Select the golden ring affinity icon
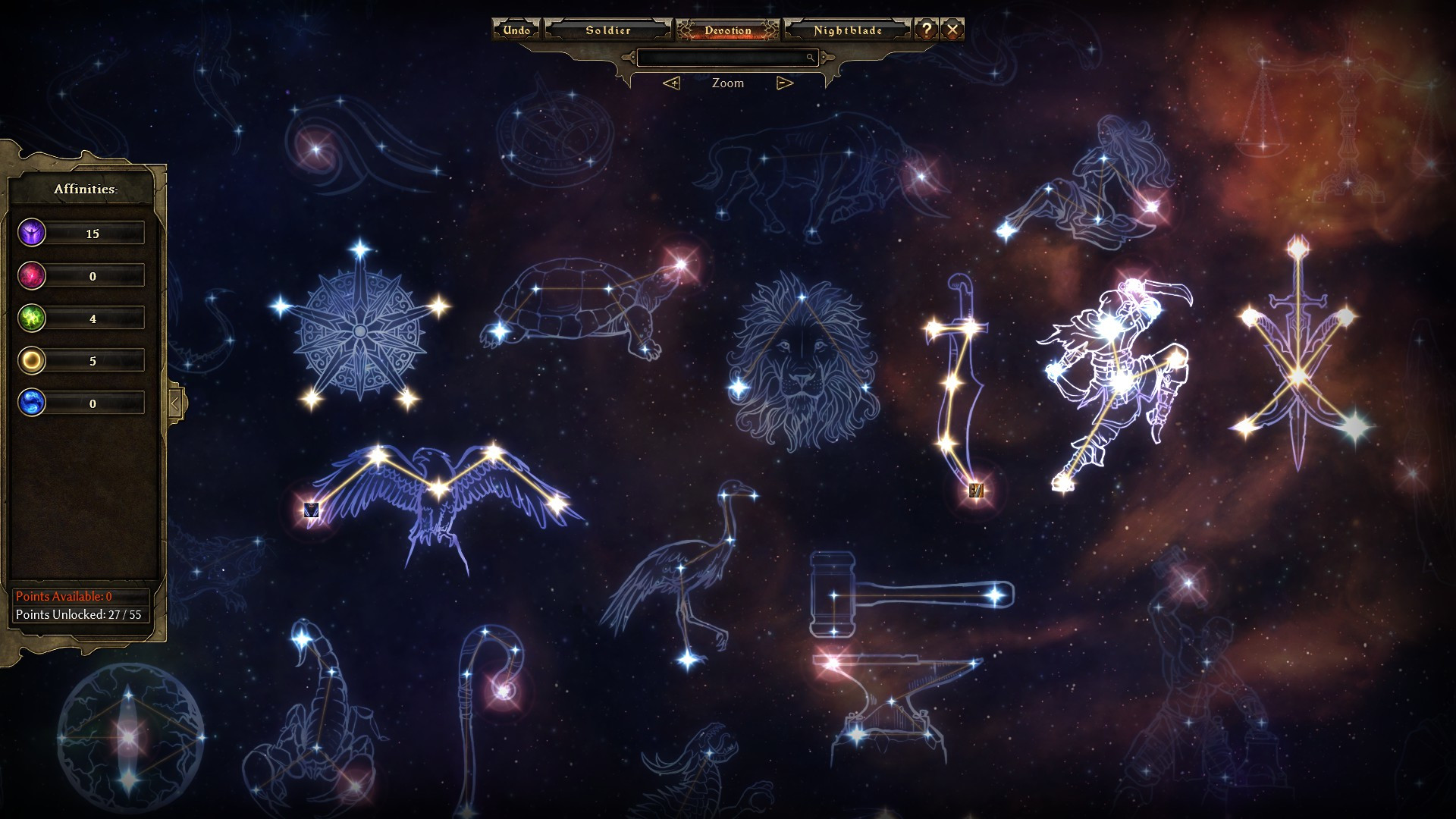 tap(32, 360)
